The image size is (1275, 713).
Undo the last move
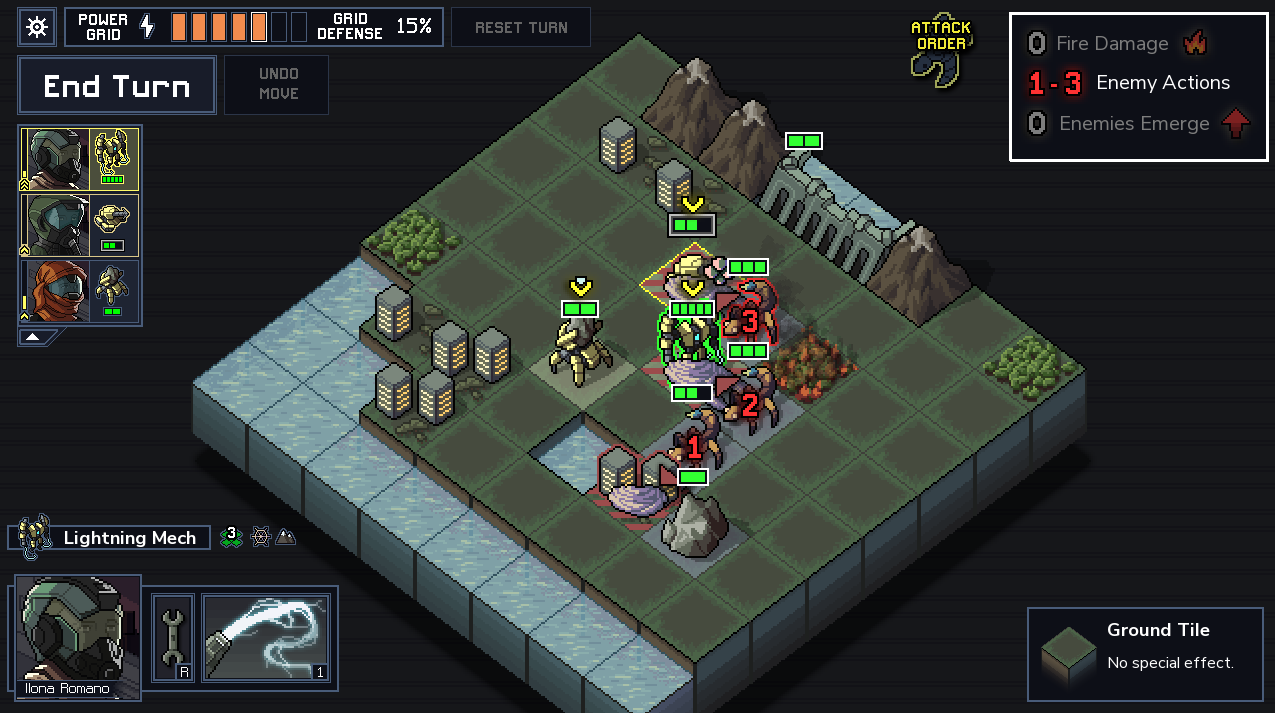[278, 84]
